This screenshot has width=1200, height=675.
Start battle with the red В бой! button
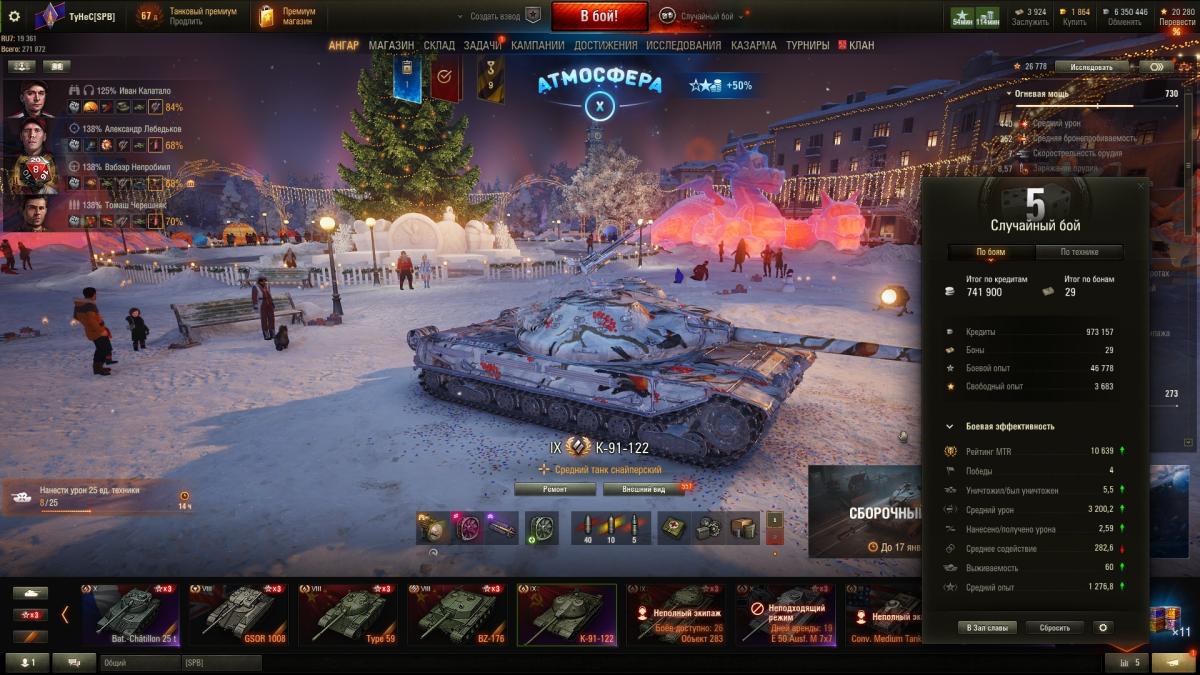pyautogui.click(x=599, y=16)
